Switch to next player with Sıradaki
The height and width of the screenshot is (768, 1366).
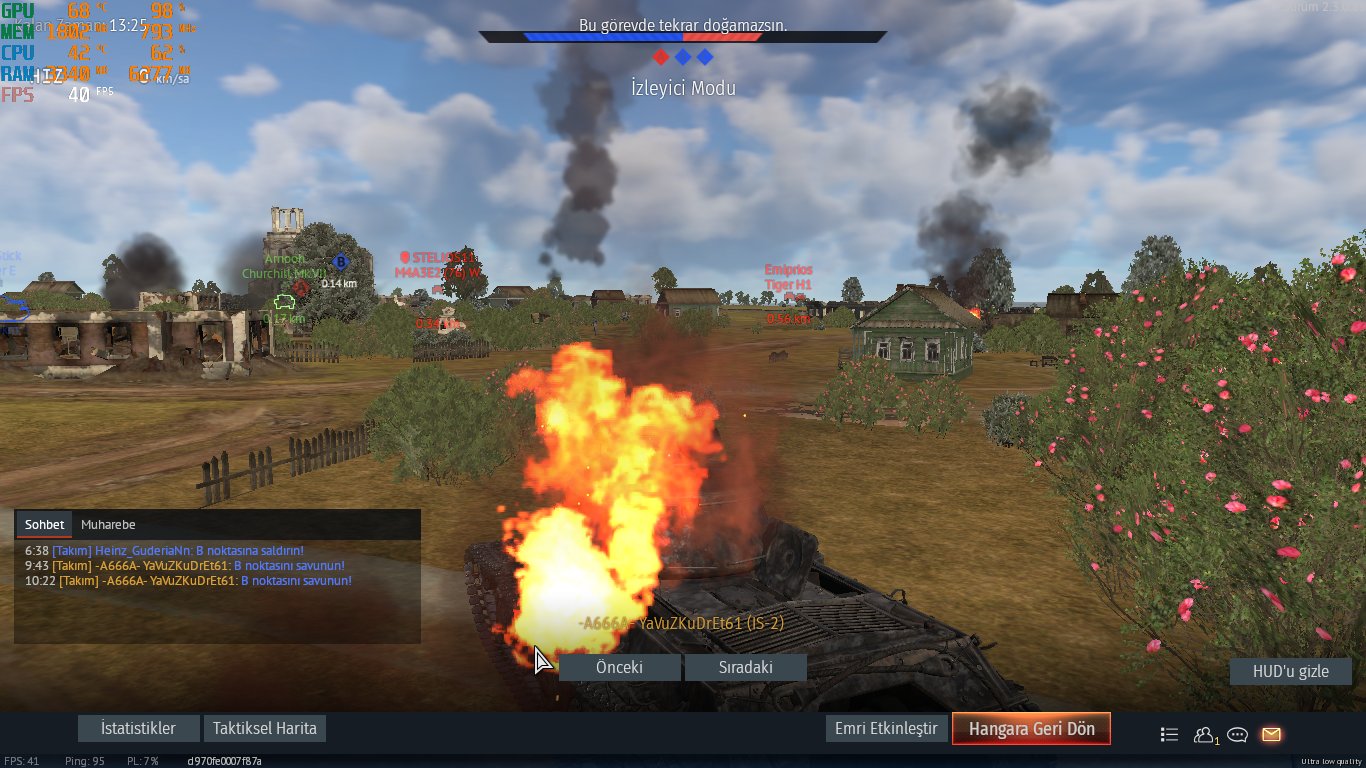coord(746,667)
